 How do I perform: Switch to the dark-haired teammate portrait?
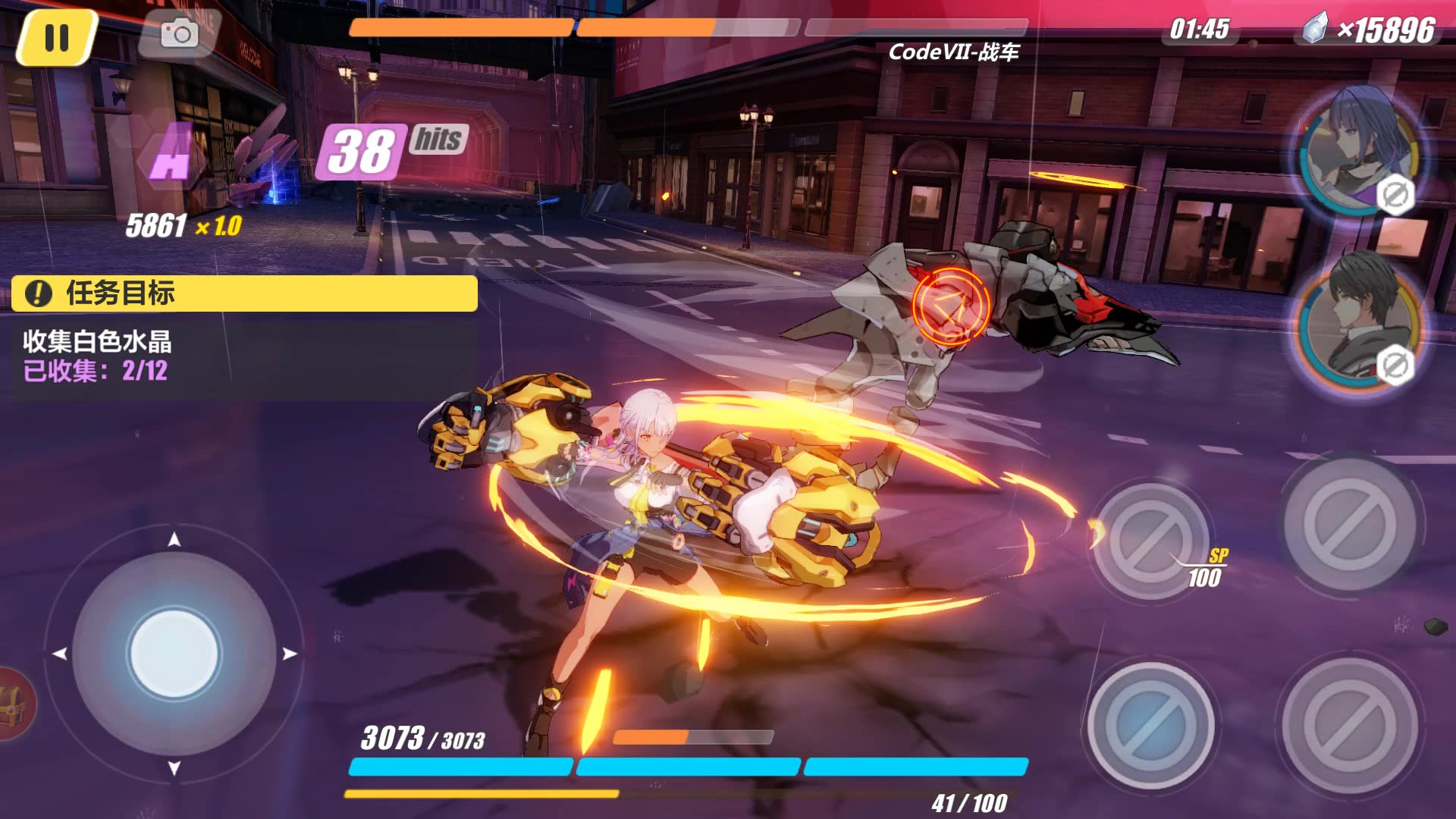[x=1360, y=322]
